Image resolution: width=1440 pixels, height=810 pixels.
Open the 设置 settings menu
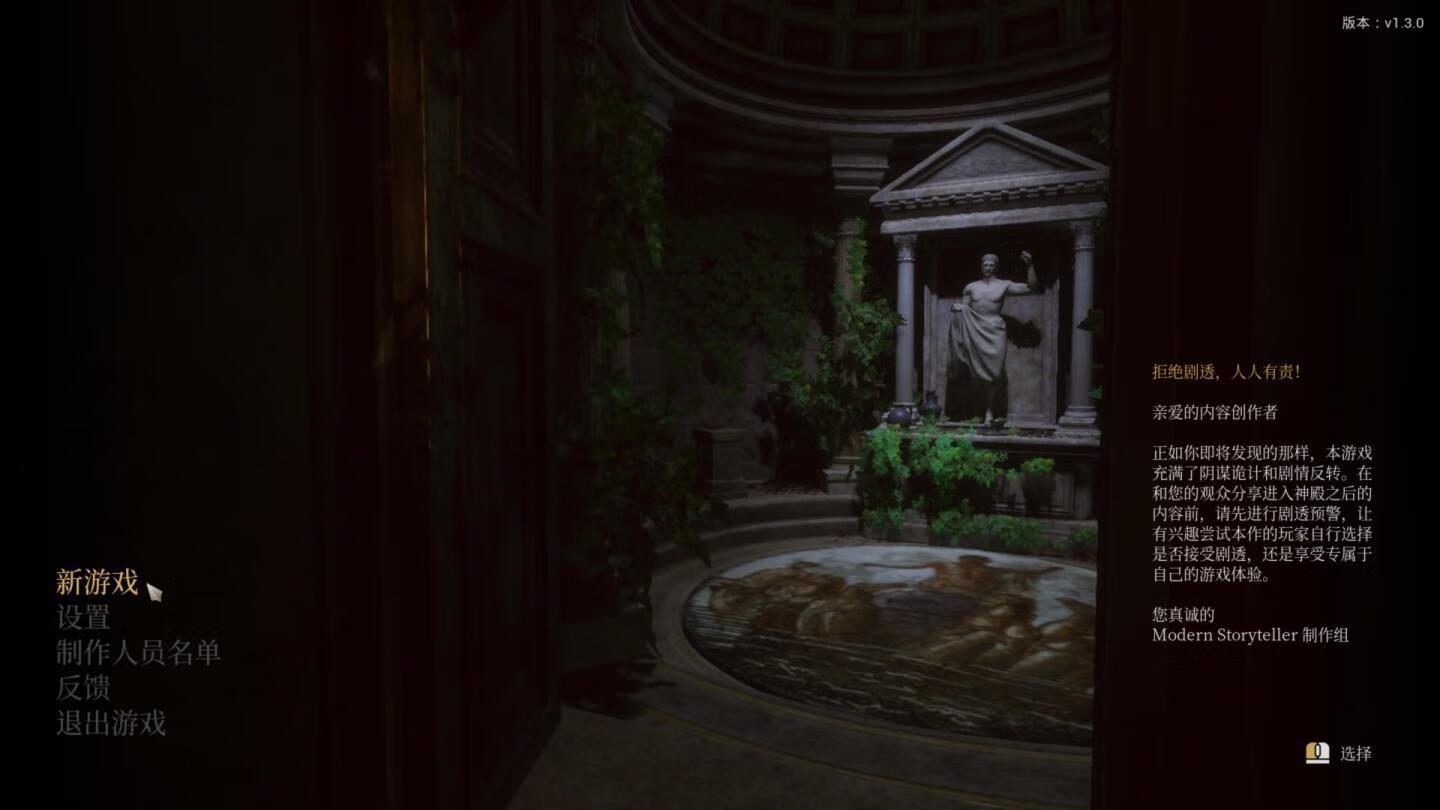tap(83, 618)
